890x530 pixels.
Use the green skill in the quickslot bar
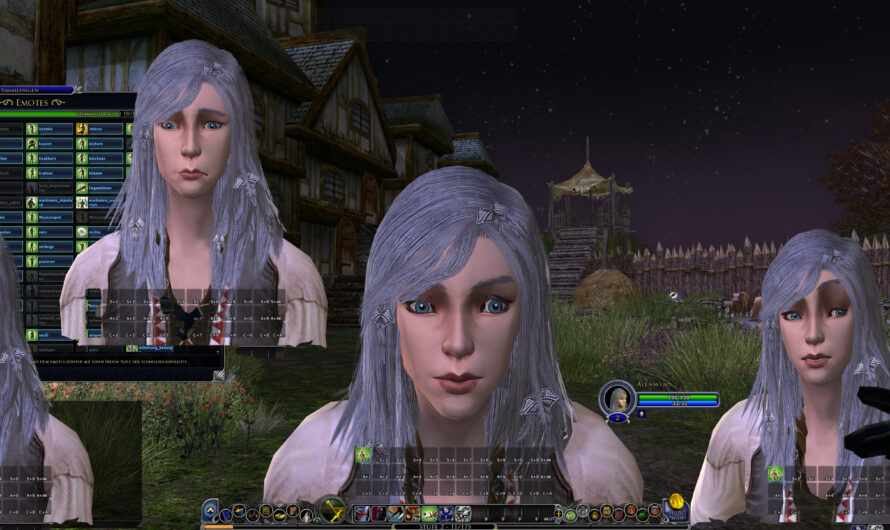pyautogui.click(x=428, y=514)
